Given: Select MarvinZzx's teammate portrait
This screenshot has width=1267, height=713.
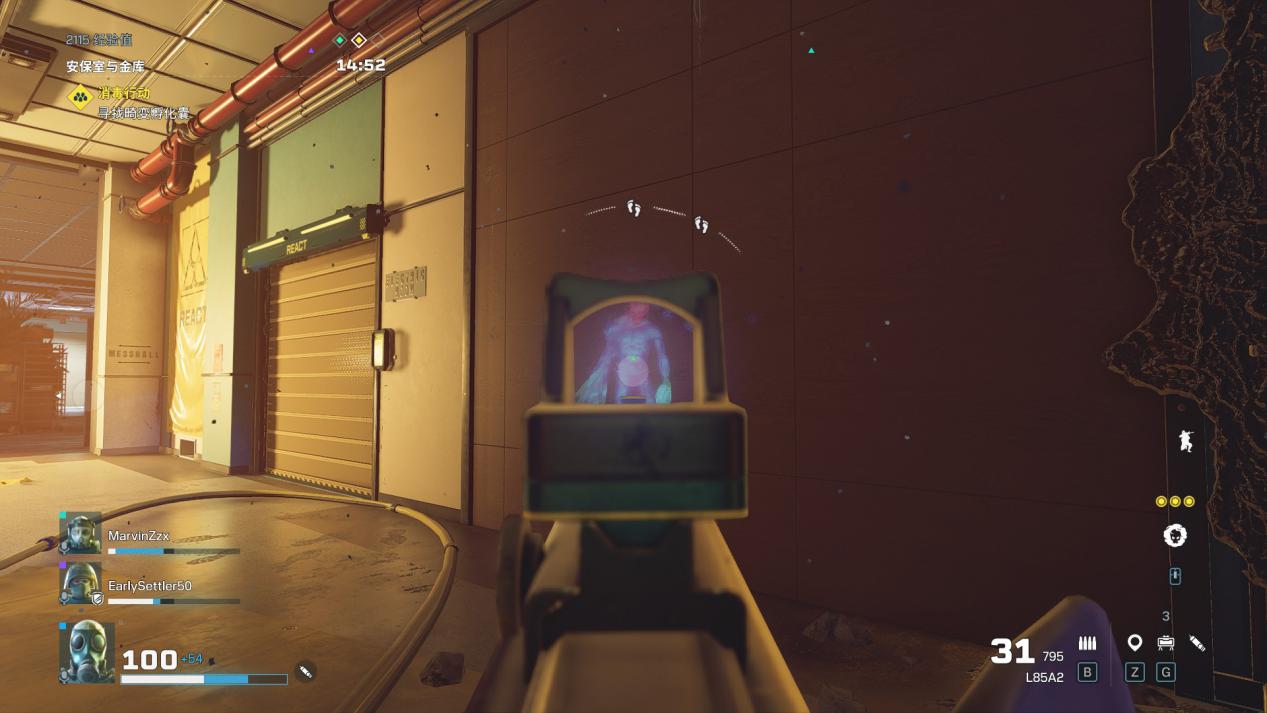Looking at the screenshot, I should pos(80,534).
